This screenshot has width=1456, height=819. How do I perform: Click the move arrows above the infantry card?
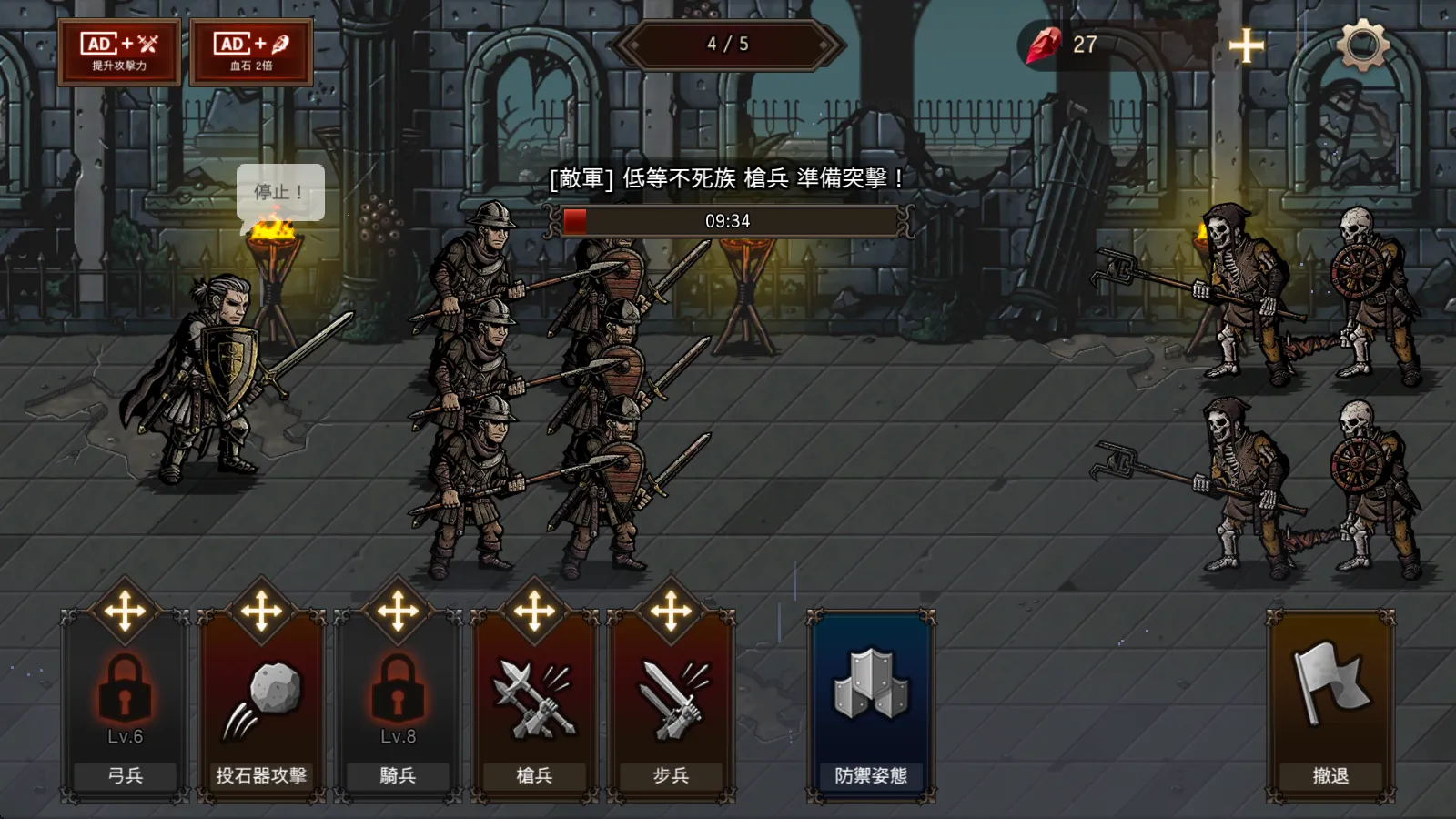[671, 611]
